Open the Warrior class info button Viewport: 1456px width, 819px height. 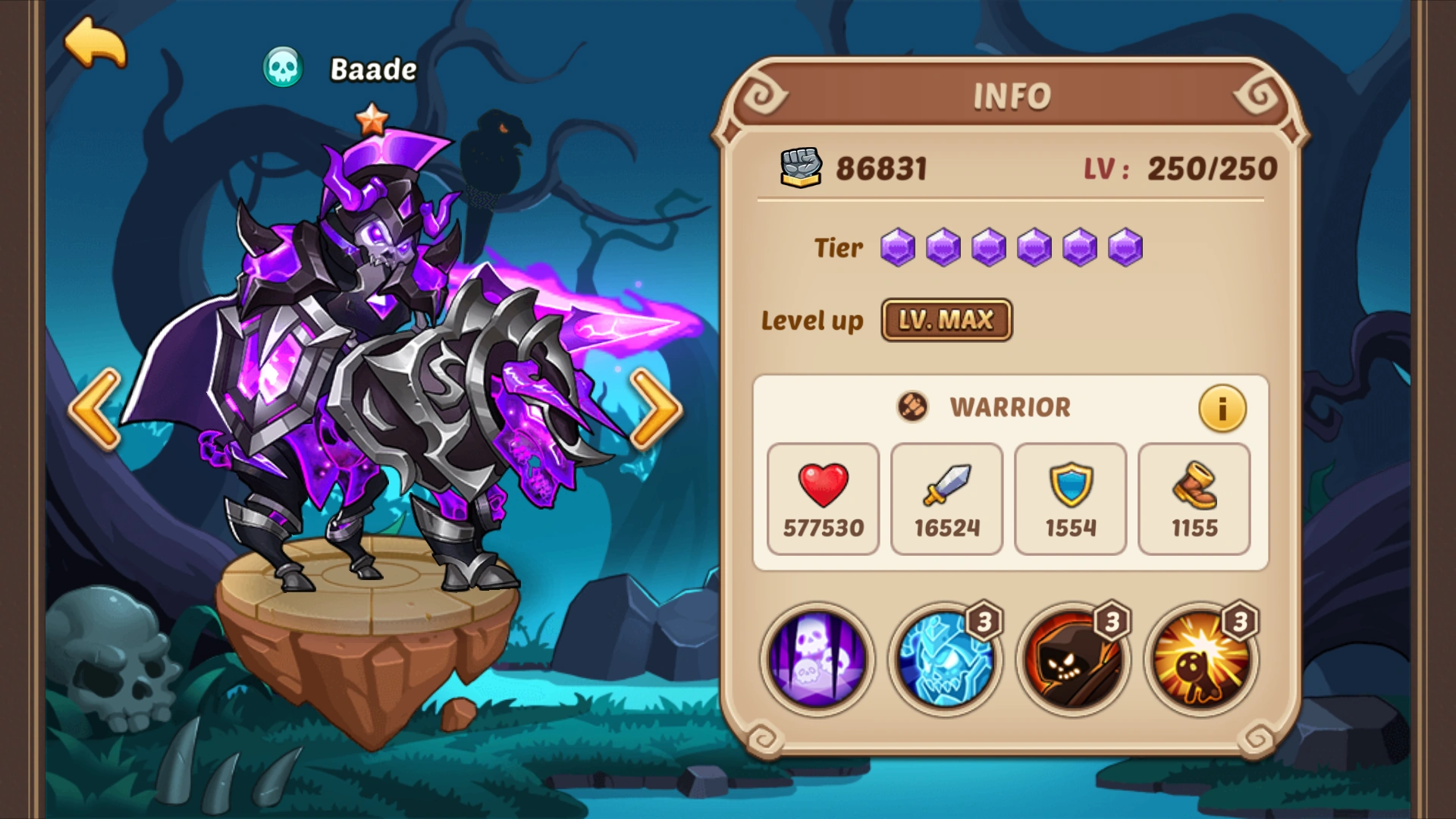click(1222, 408)
